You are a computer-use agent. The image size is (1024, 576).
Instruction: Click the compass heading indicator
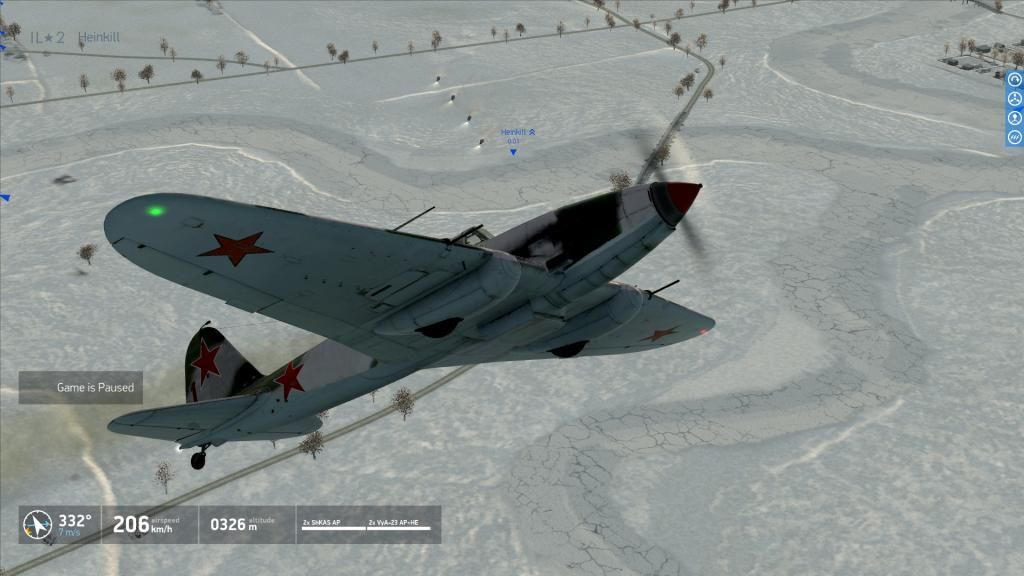[38, 524]
